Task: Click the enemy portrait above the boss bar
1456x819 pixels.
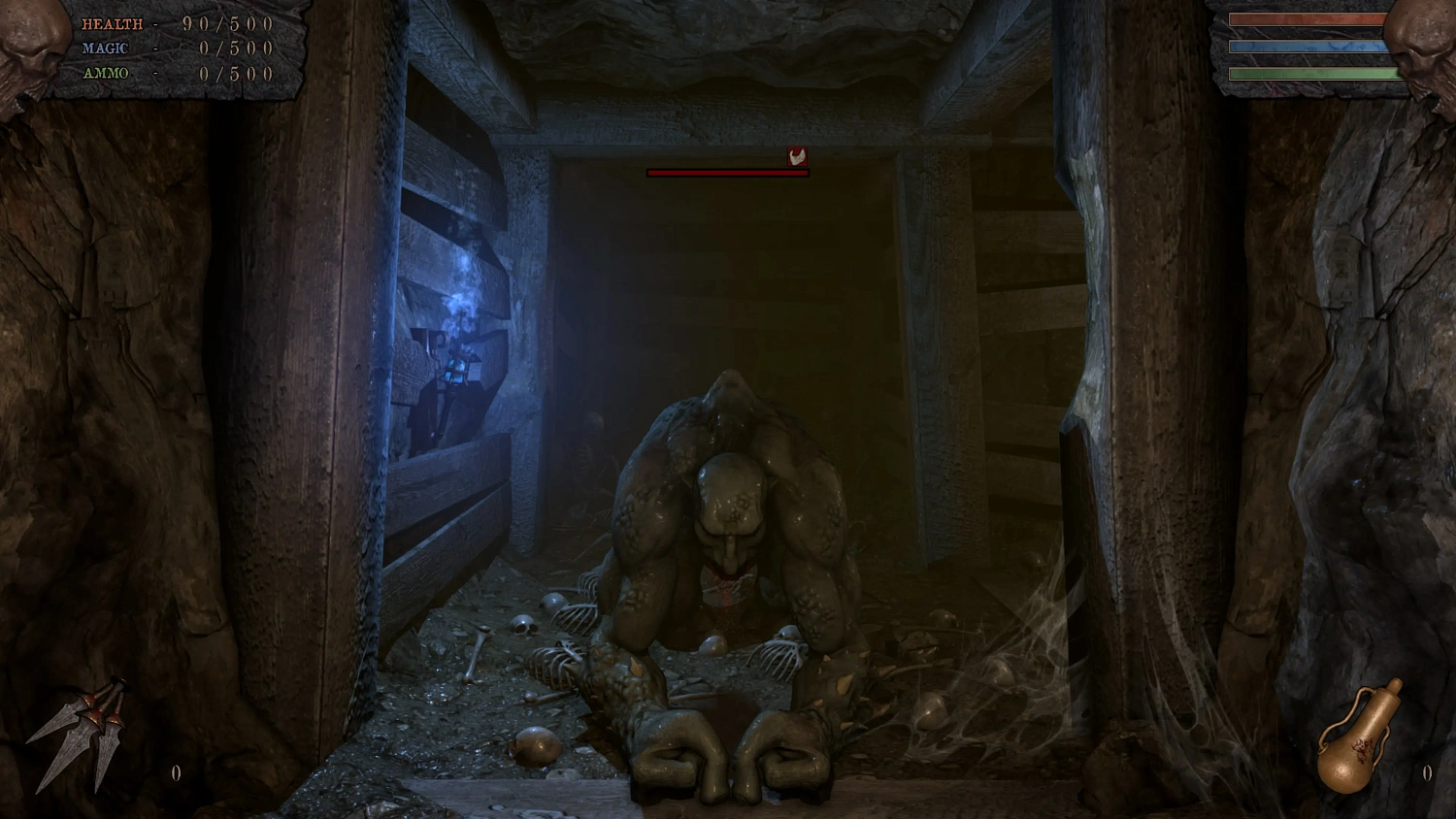Action: coord(798,157)
